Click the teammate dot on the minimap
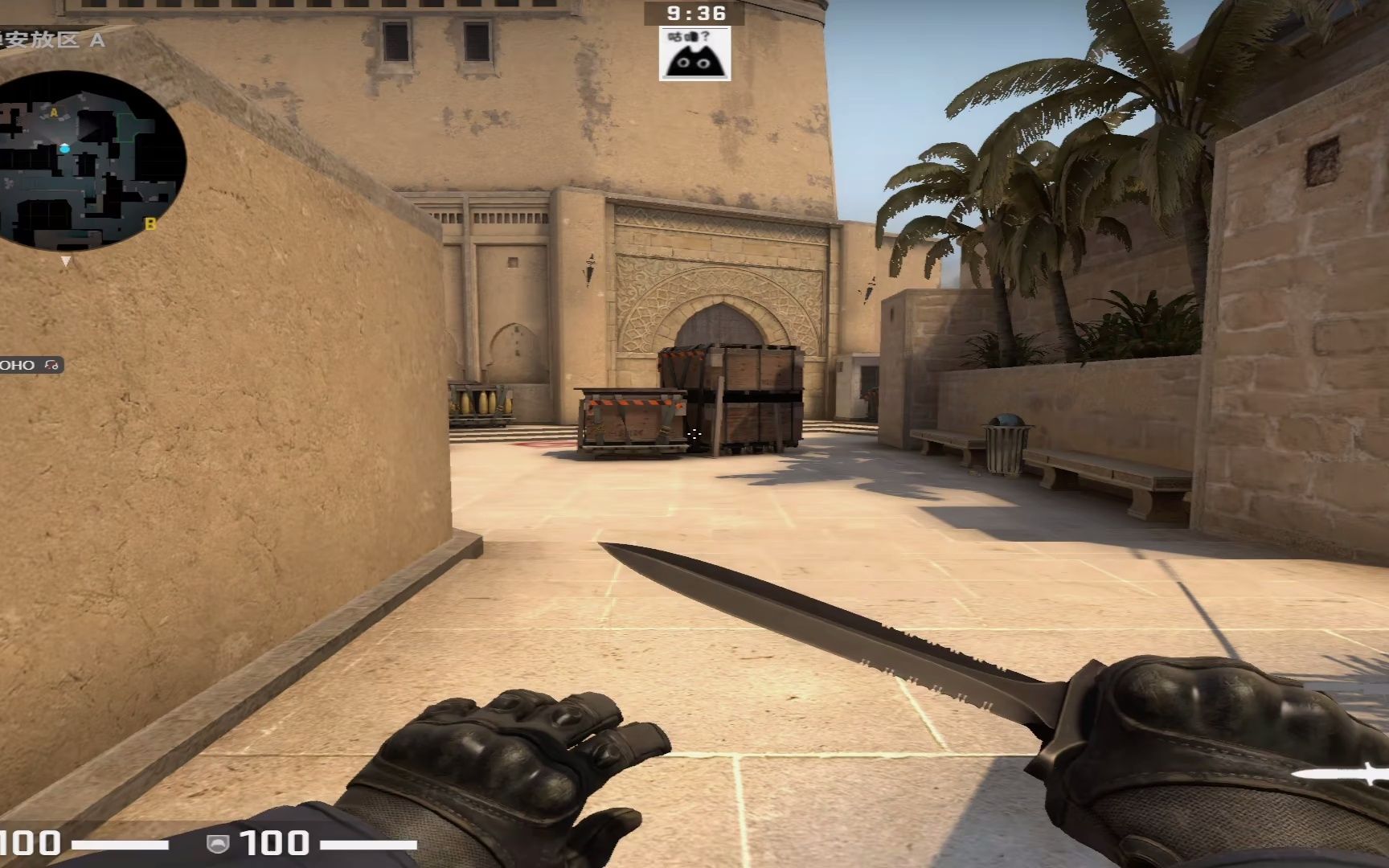Screen dimensions: 1389x868 [64, 149]
